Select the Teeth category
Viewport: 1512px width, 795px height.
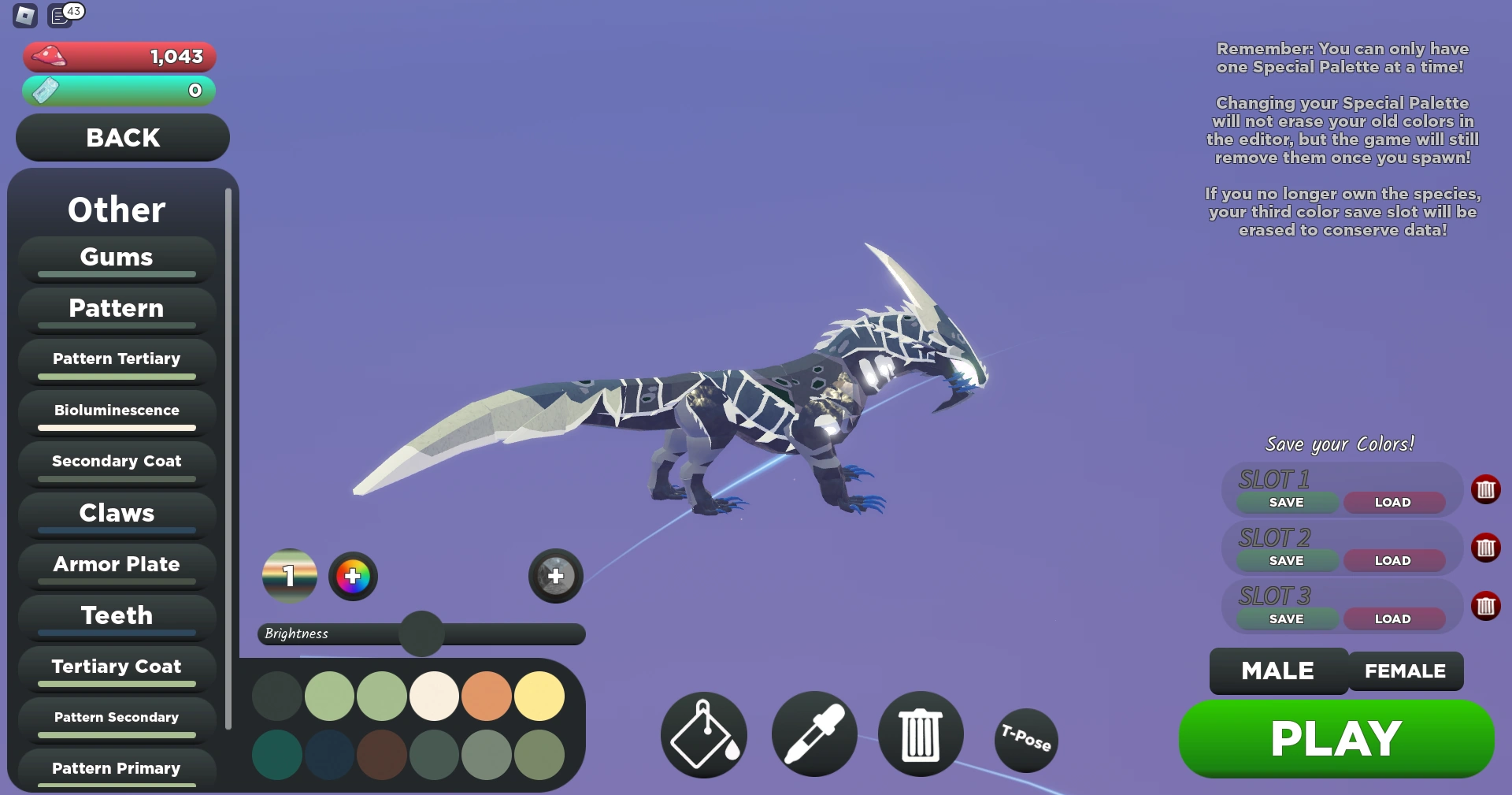tap(116, 615)
